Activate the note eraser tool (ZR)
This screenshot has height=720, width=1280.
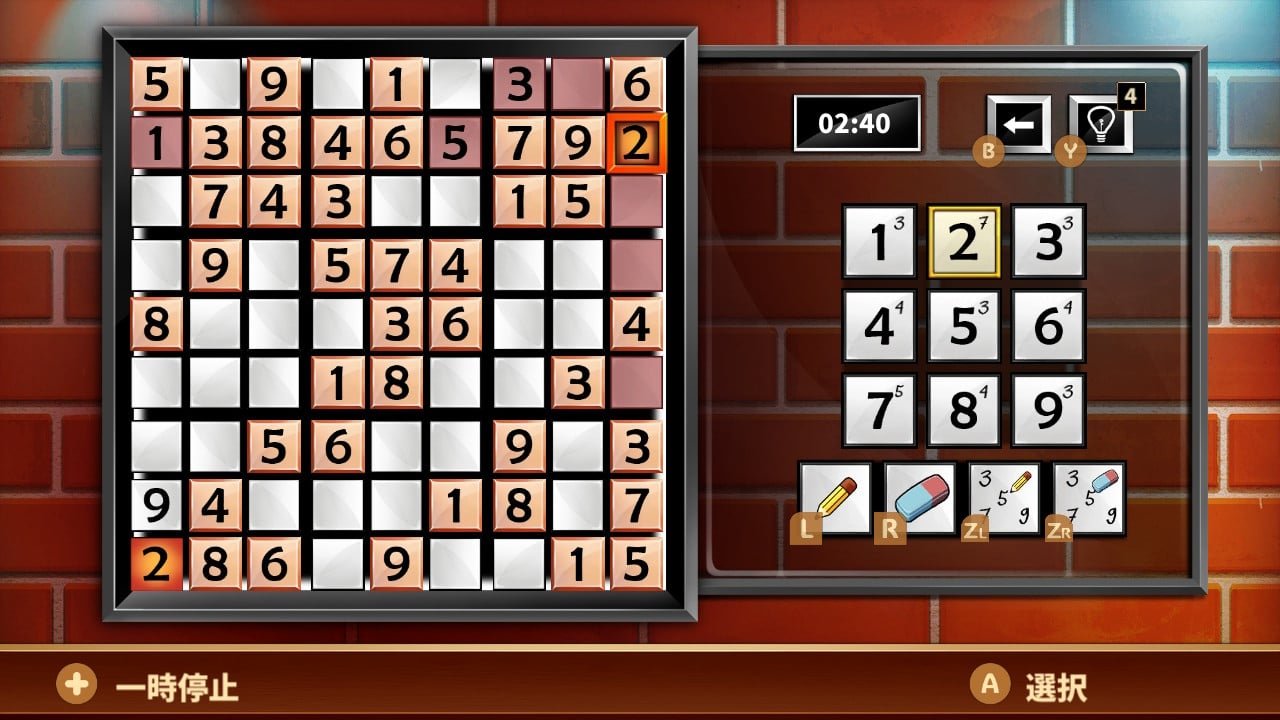(x=1088, y=498)
